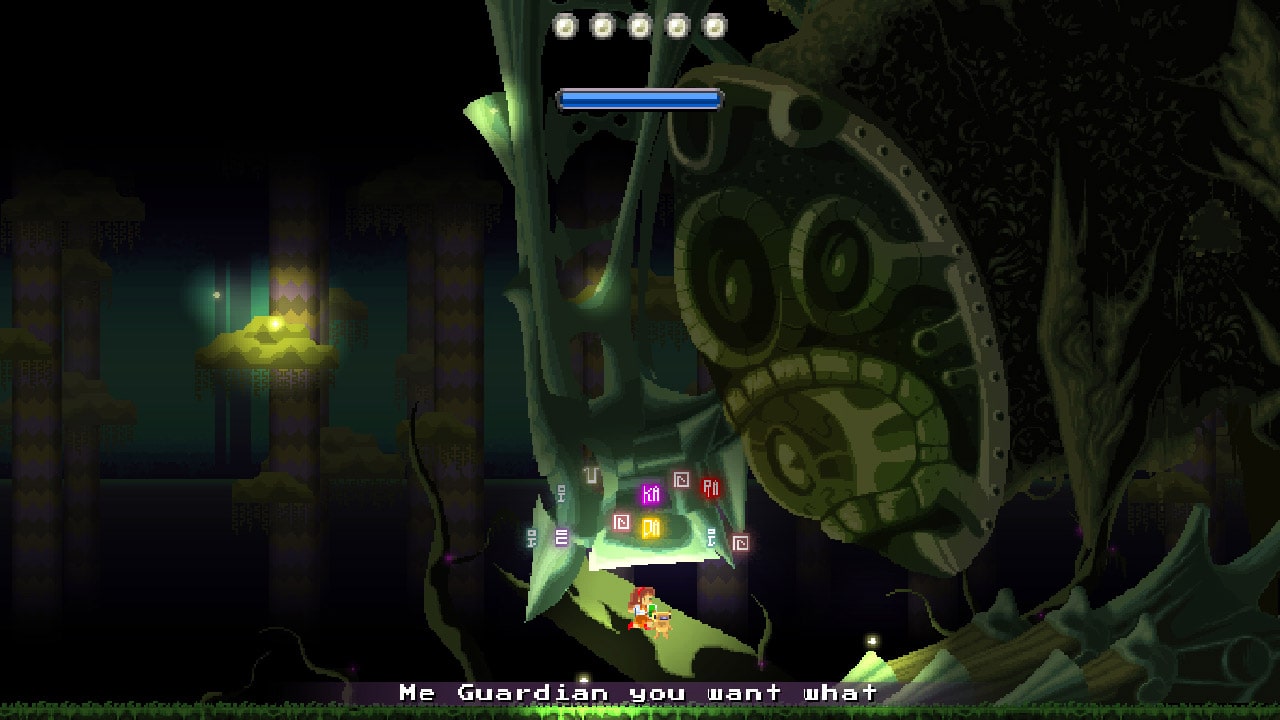Click the boxed rune above the KA glyph
Image resolution: width=1280 pixels, height=720 pixels.
[681, 480]
